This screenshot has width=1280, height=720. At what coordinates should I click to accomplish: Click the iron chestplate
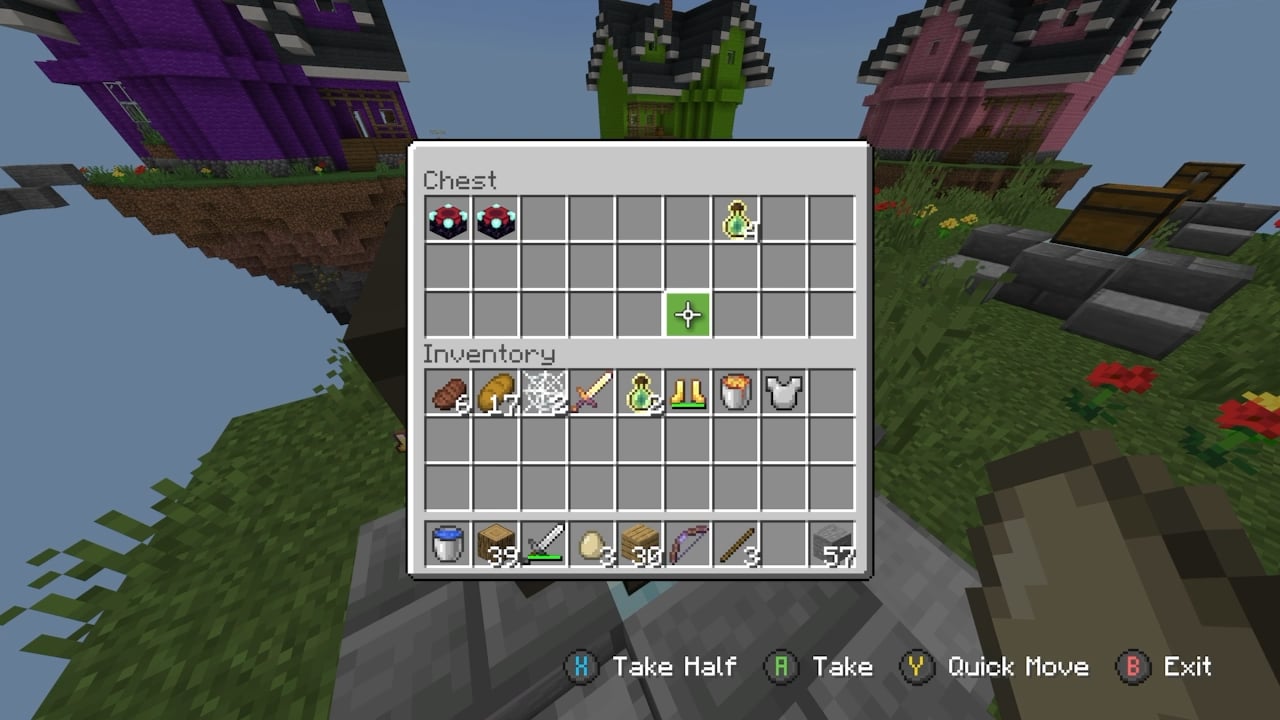point(784,393)
